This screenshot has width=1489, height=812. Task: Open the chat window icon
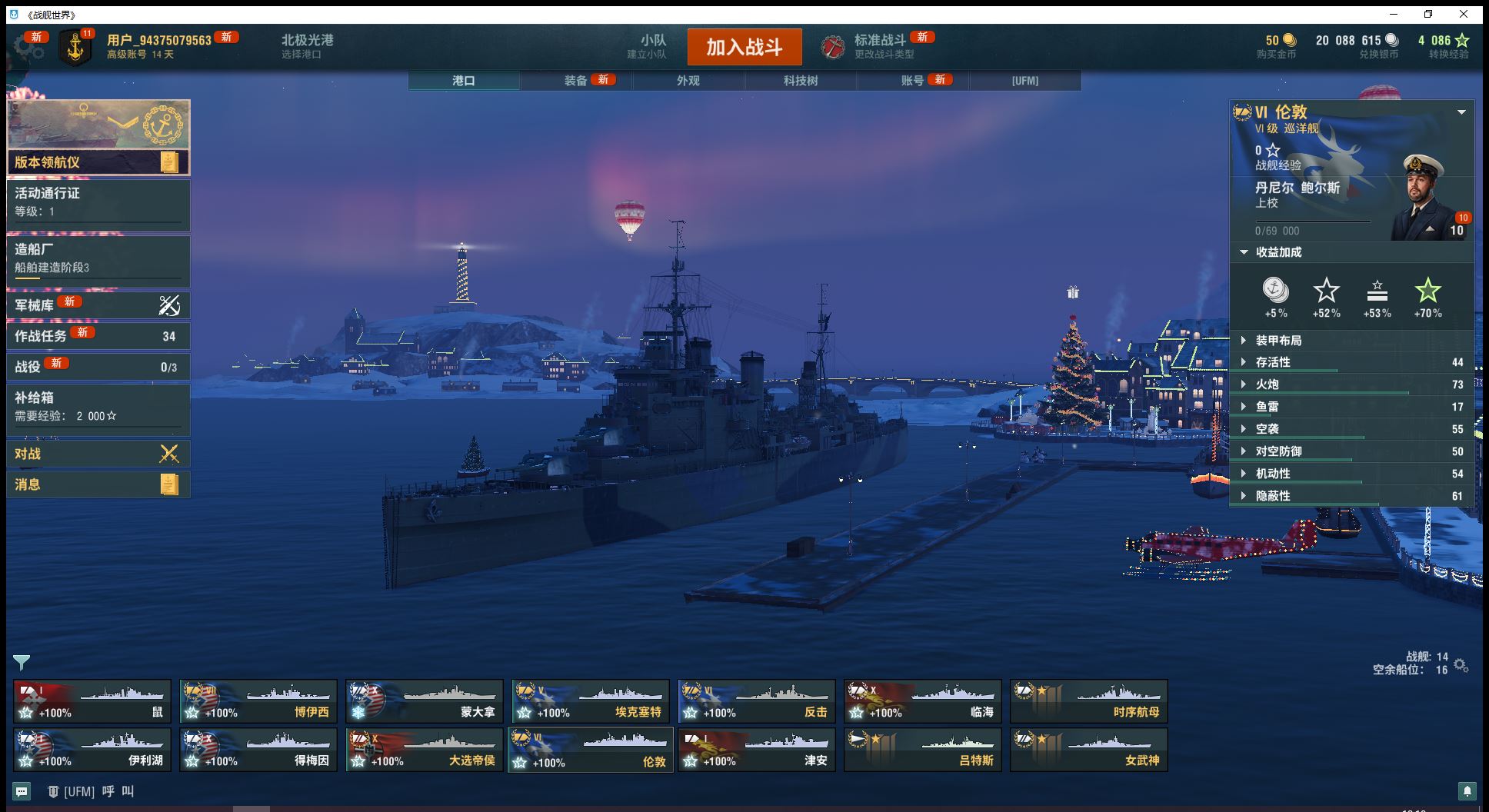click(x=22, y=790)
